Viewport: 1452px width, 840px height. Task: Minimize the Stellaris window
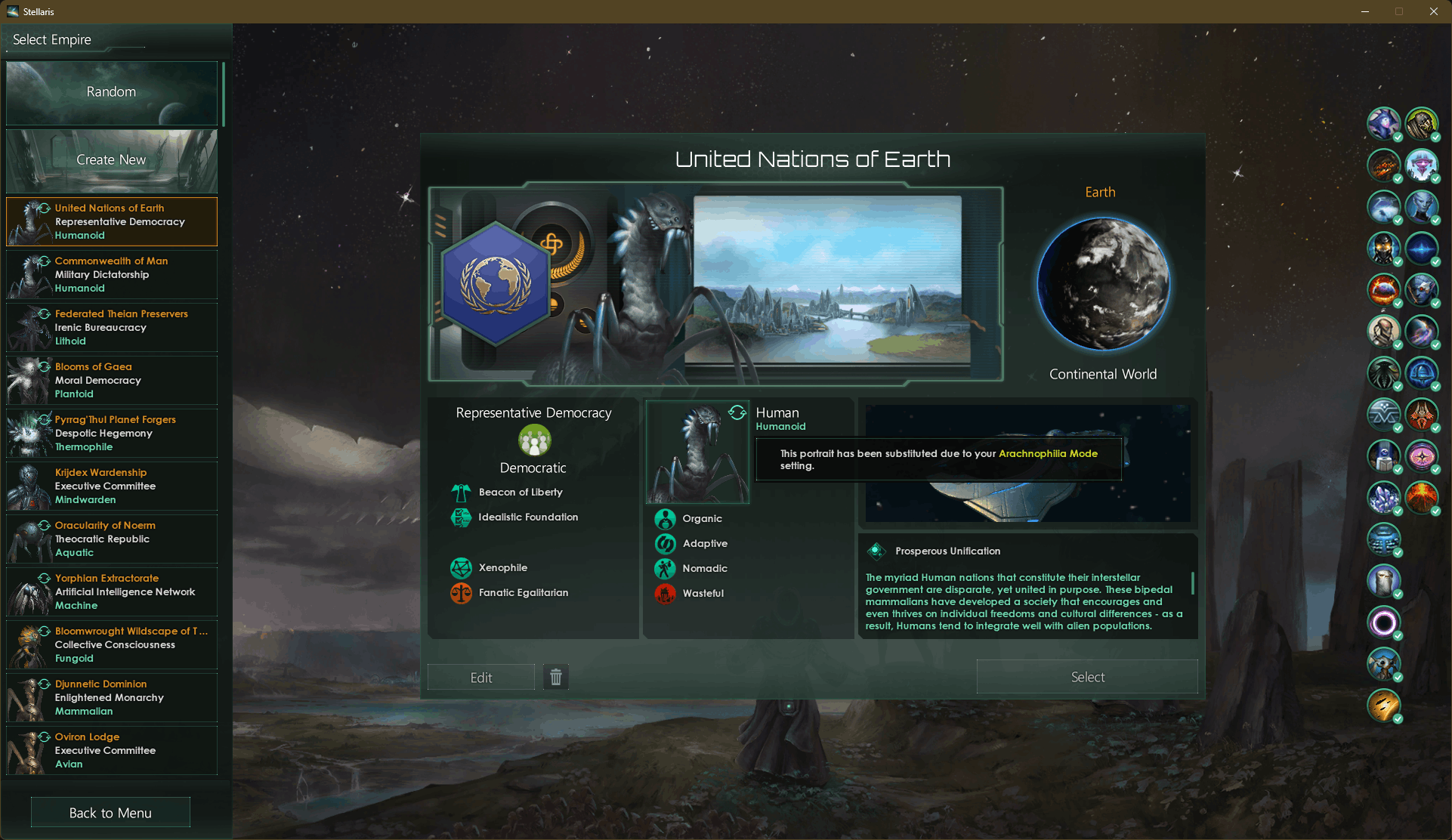1365,11
